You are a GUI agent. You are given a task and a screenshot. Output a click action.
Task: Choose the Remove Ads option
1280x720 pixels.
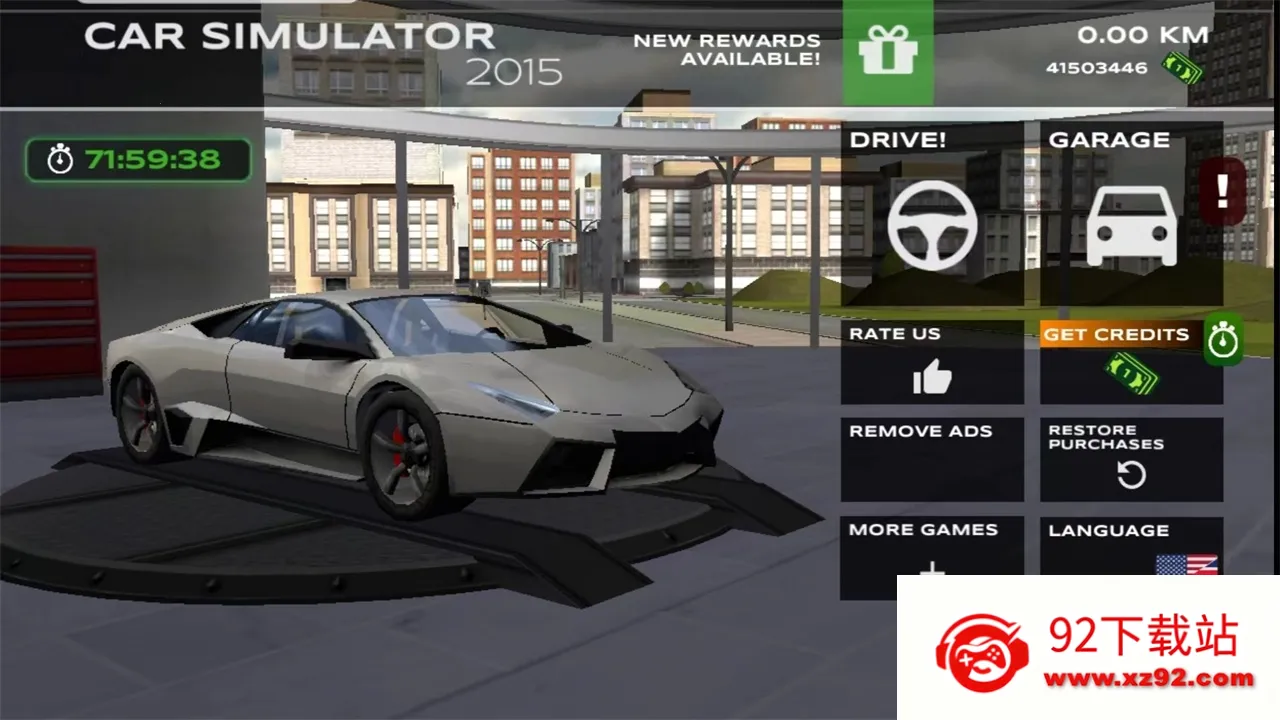click(932, 459)
